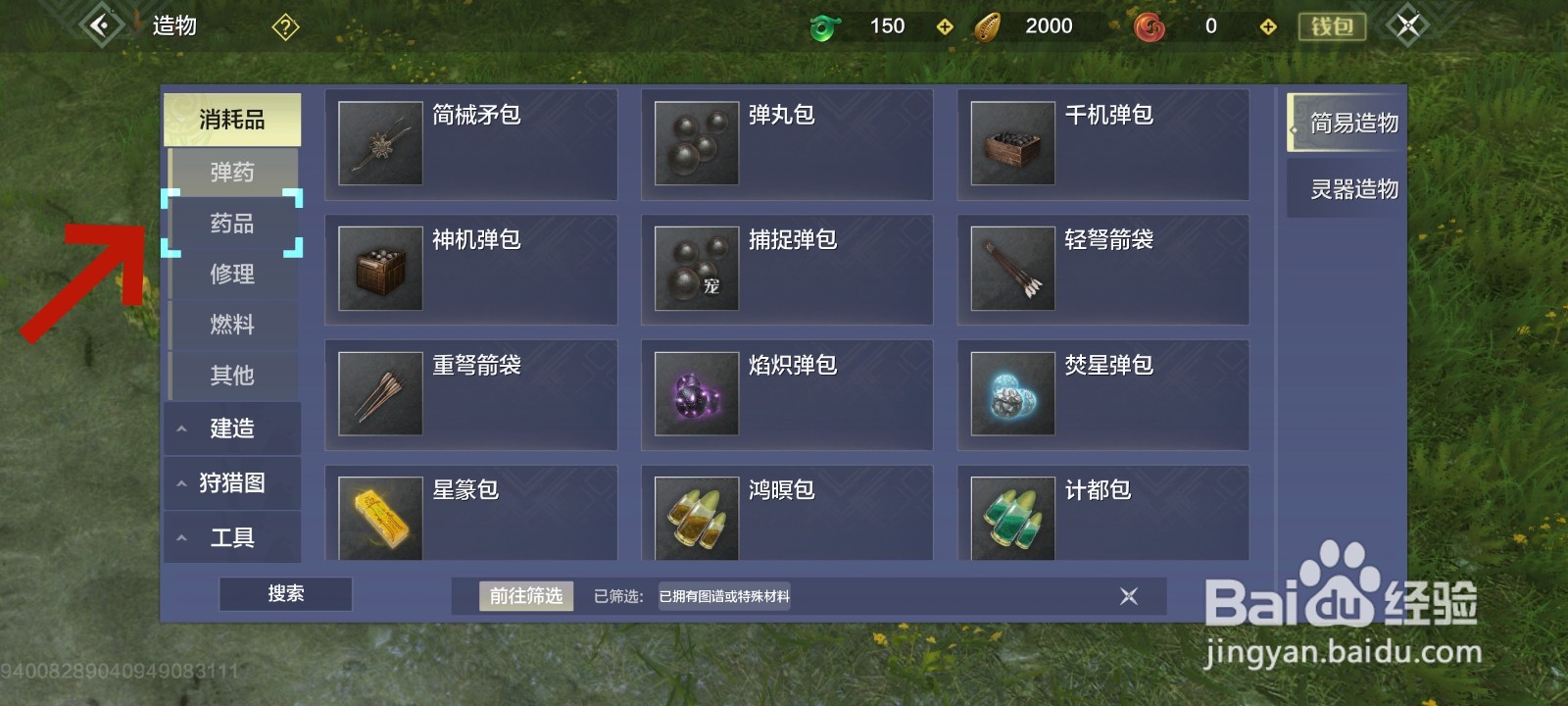Expand the 工具 category
Viewport: 1568px width, 706px height.
tap(232, 536)
